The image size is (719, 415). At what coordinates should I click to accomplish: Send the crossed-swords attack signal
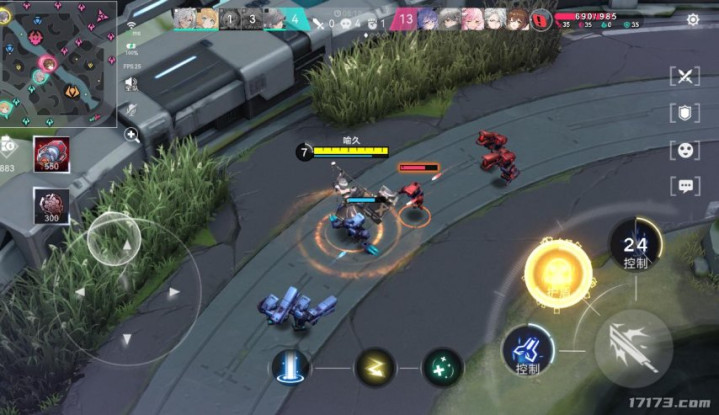pos(685,77)
